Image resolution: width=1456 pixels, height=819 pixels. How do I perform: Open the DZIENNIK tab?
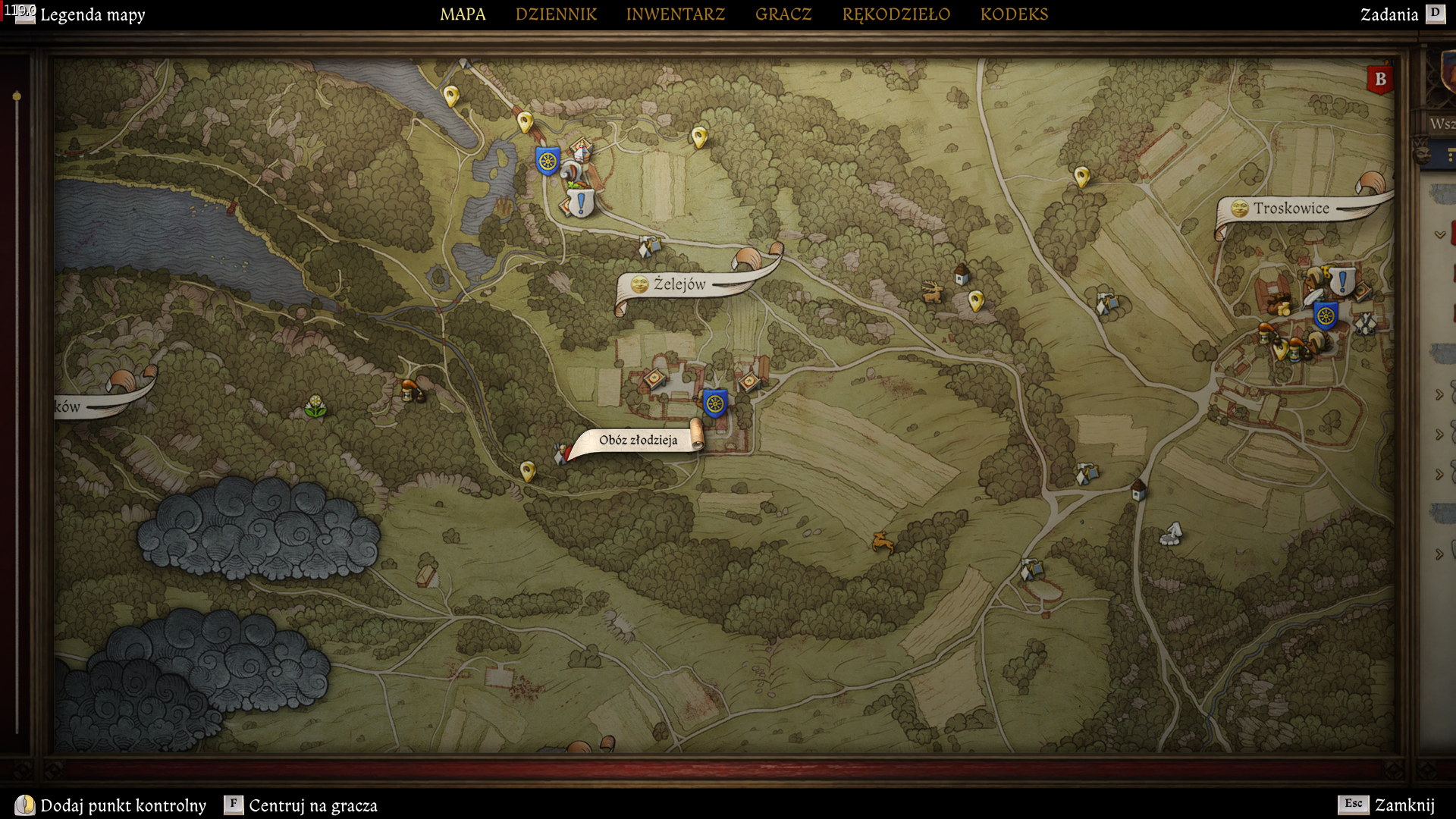(x=556, y=14)
